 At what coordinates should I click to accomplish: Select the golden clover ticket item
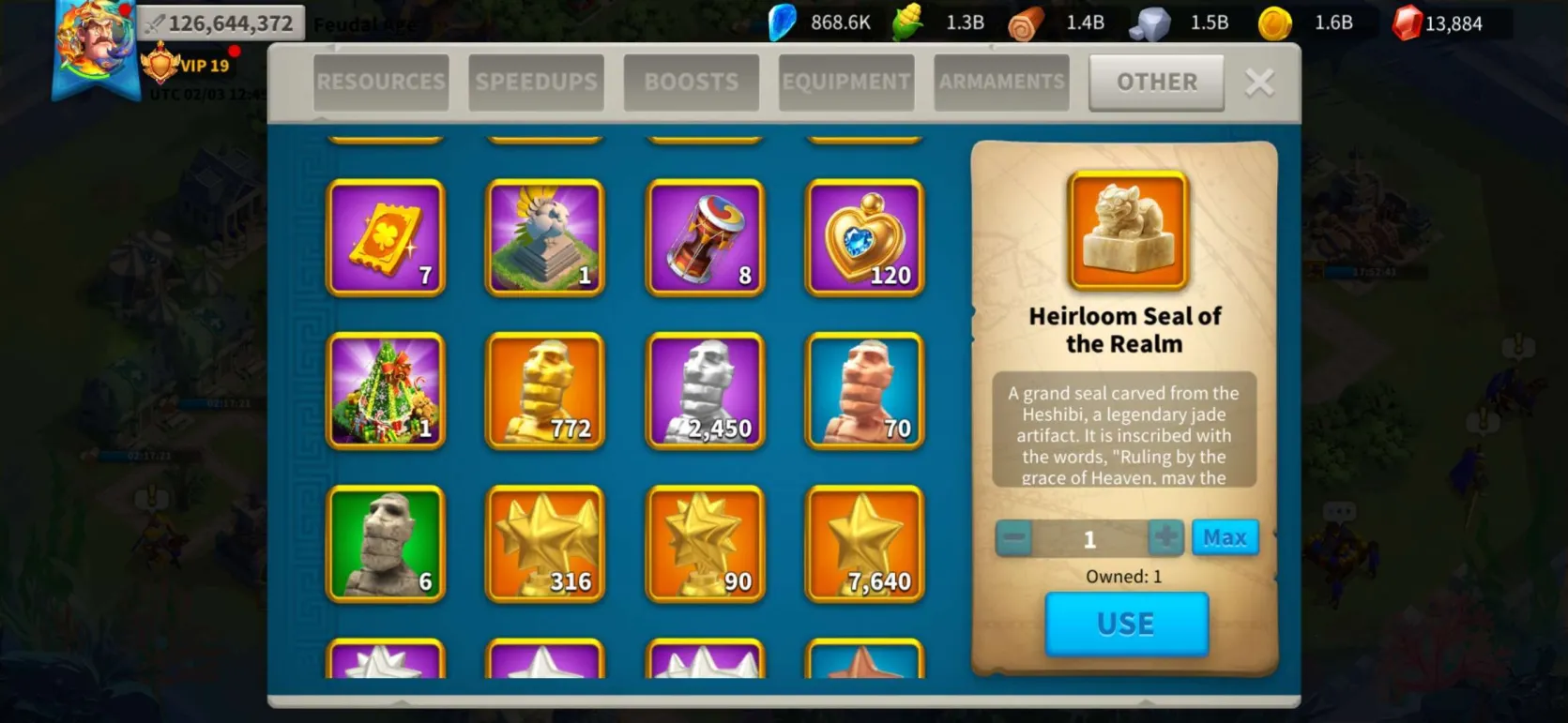point(386,237)
